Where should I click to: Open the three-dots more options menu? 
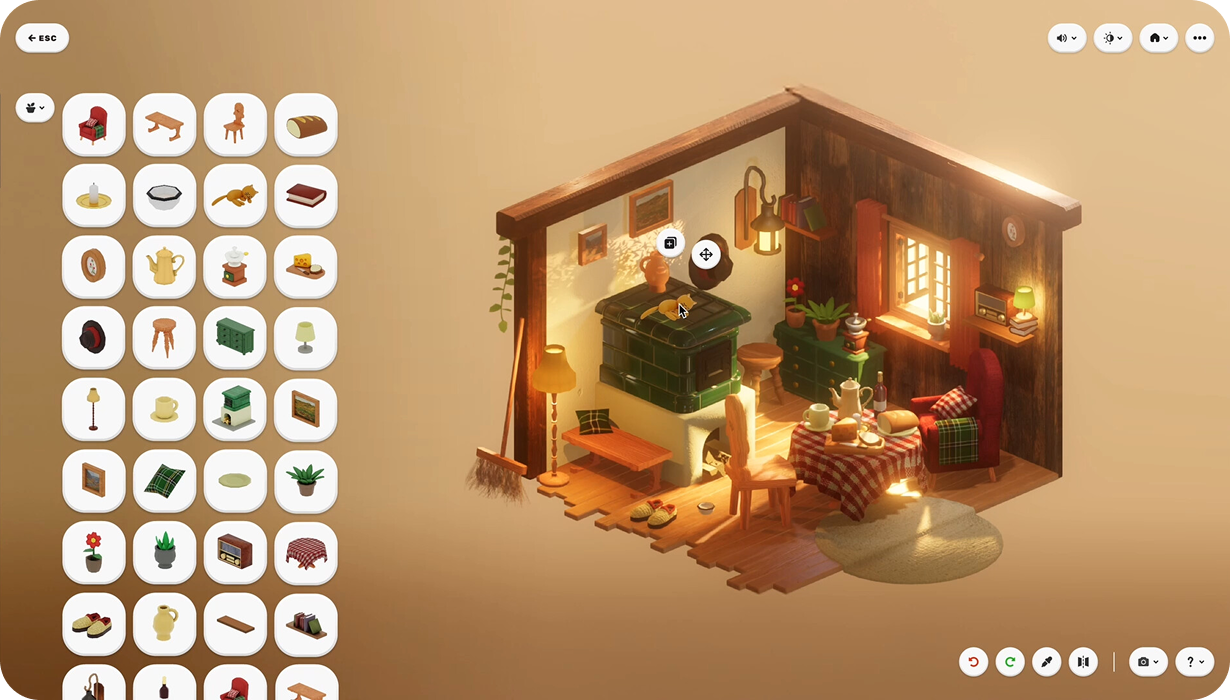[1199, 38]
